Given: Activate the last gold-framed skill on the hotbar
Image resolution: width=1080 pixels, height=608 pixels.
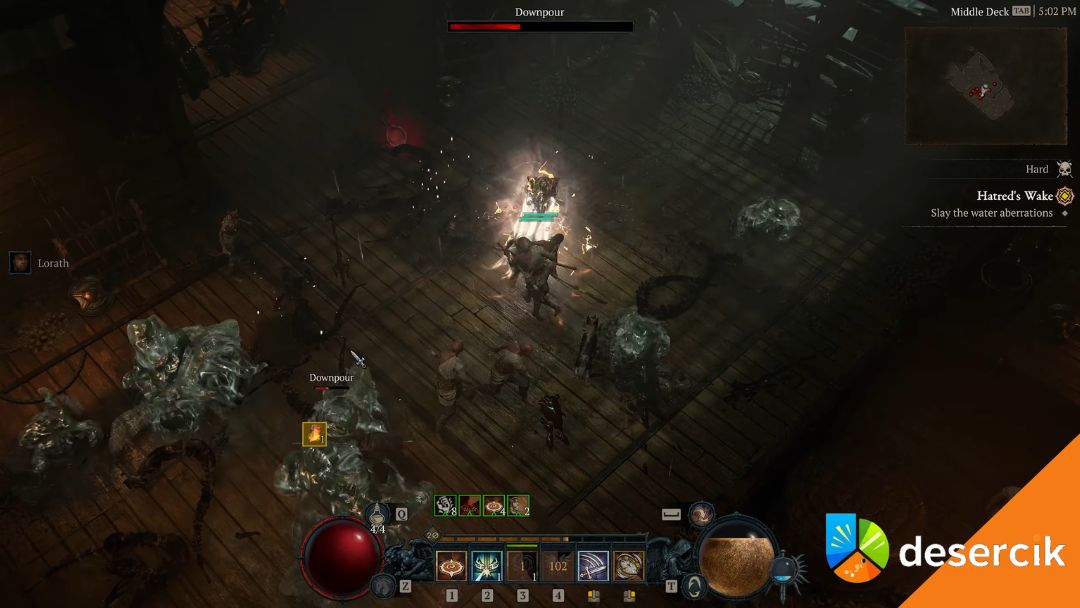Looking at the screenshot, I should 628,567.
